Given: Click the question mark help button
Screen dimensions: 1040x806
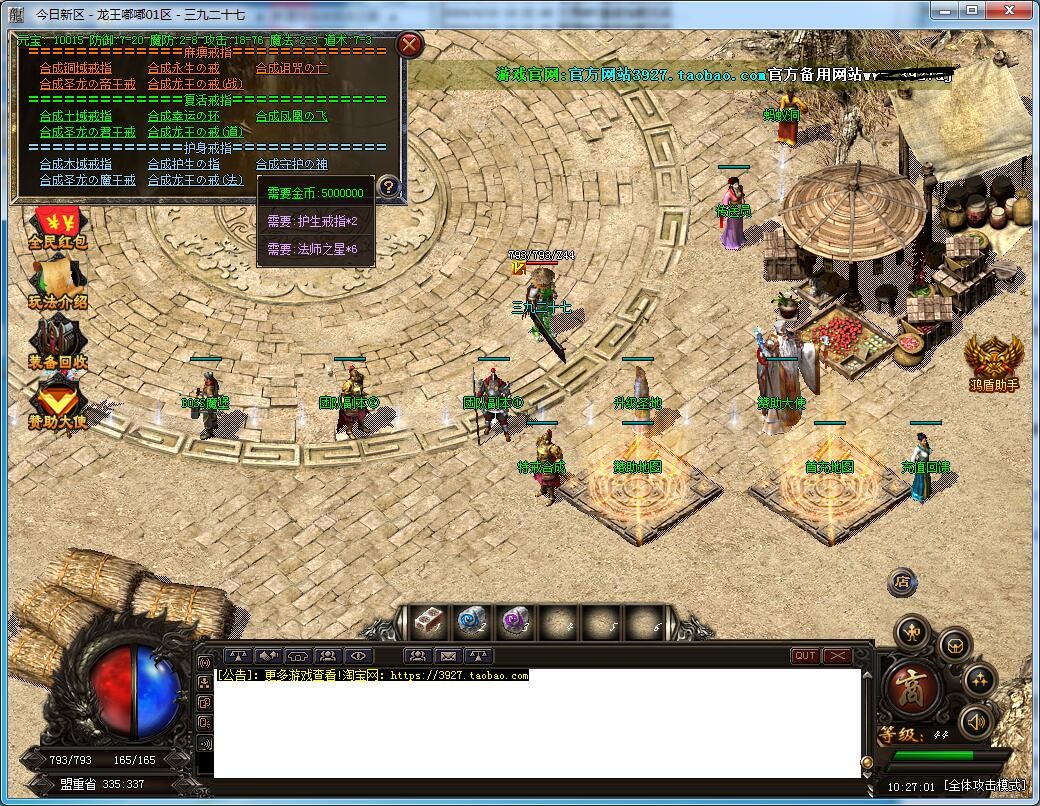Looking at the screenshot, I should coord(388,186).
